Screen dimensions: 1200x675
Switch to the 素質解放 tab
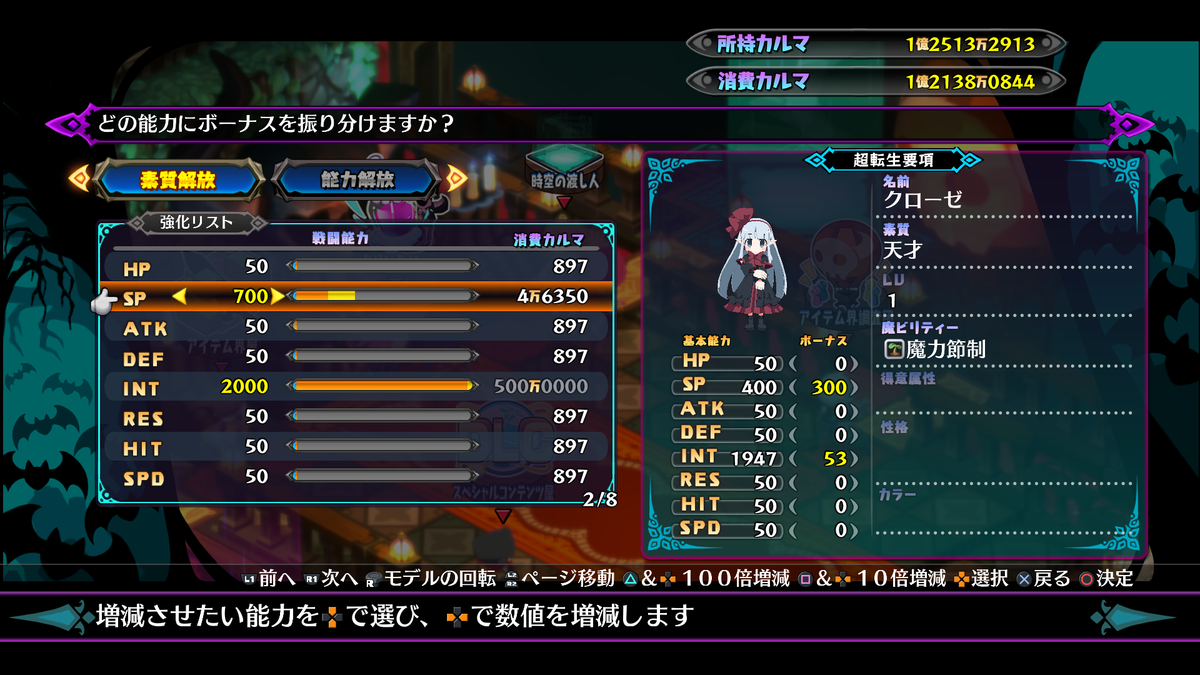(178, 180)
